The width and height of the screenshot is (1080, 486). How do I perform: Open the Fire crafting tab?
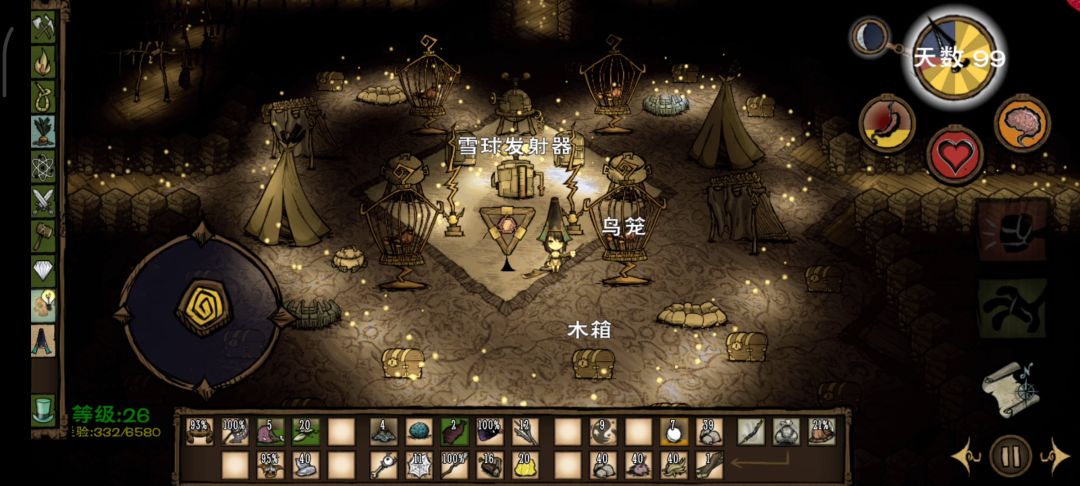coord(43,62)
